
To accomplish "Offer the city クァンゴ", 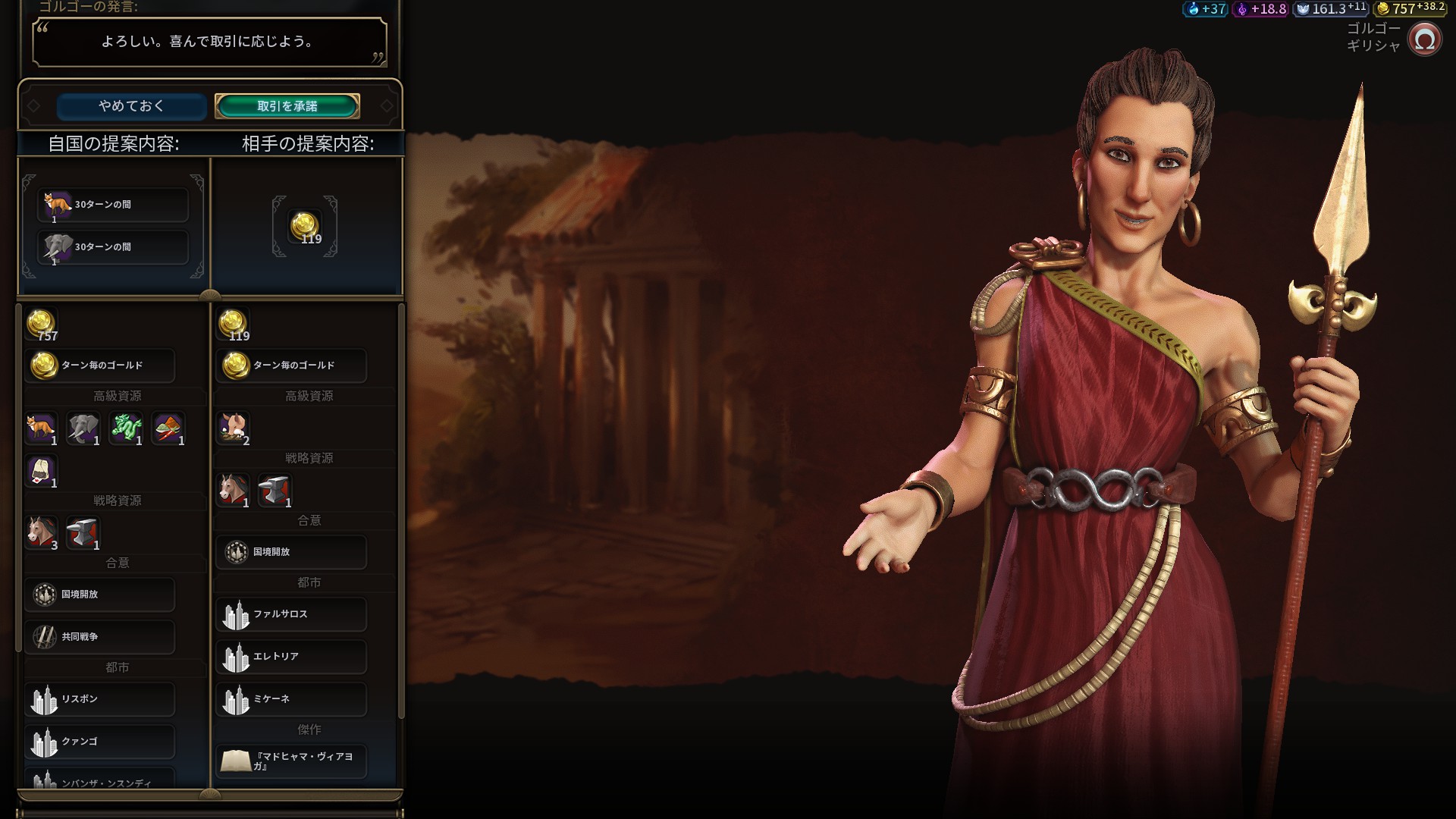I will coord(100,742).
